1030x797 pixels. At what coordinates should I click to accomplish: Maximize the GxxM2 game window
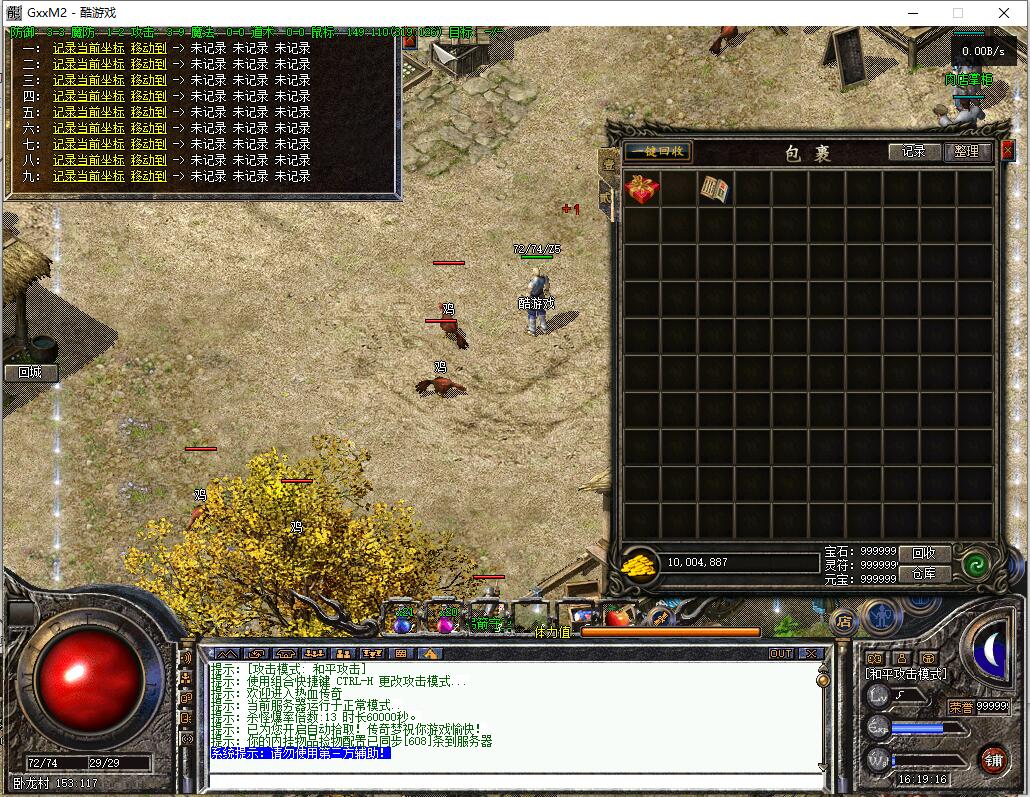tap(957, 13)
